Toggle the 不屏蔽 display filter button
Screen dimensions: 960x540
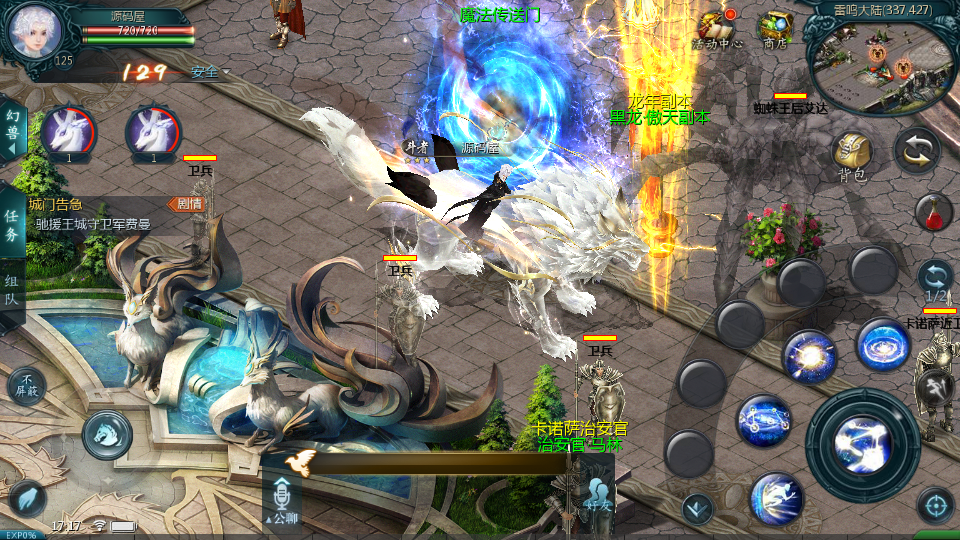click(26, 385)
